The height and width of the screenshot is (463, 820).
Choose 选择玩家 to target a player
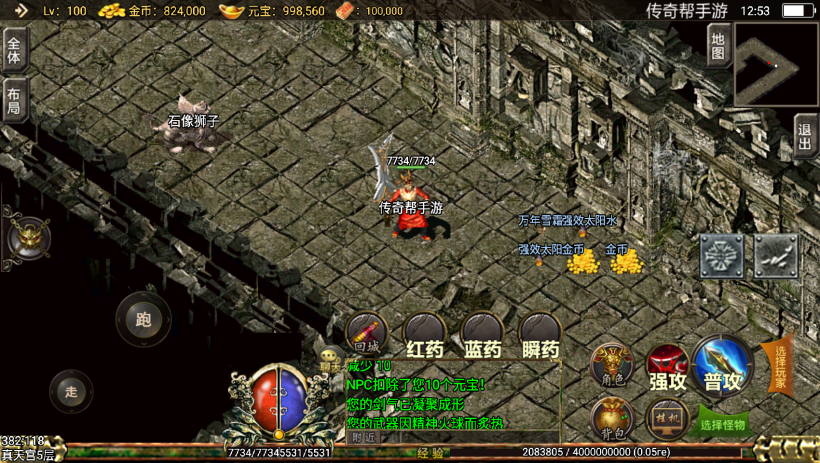click(780, 366)
